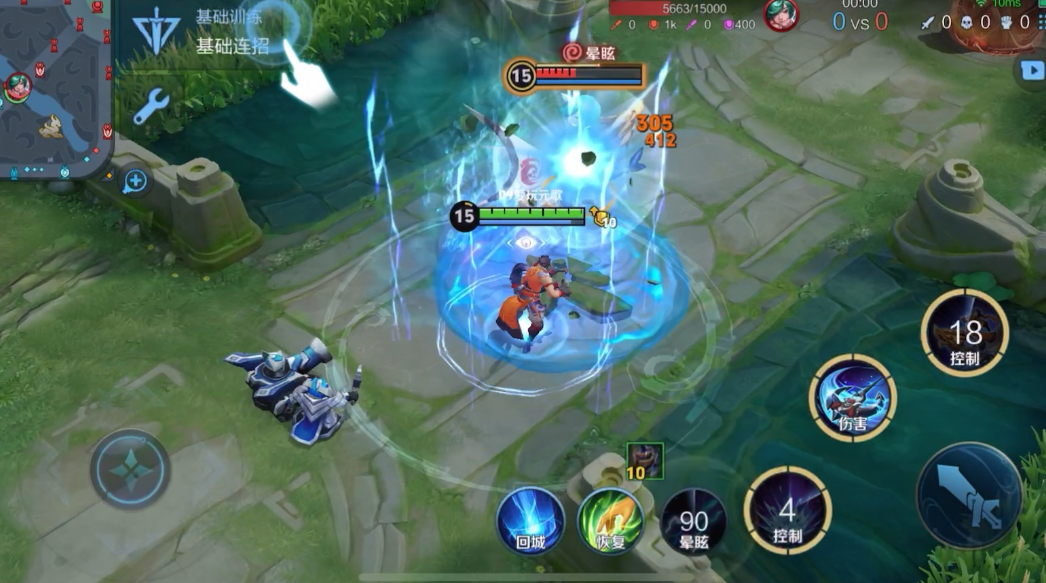Click the blue play-arrow button at right edge

pyautogui.click(x=1030, y=70)
